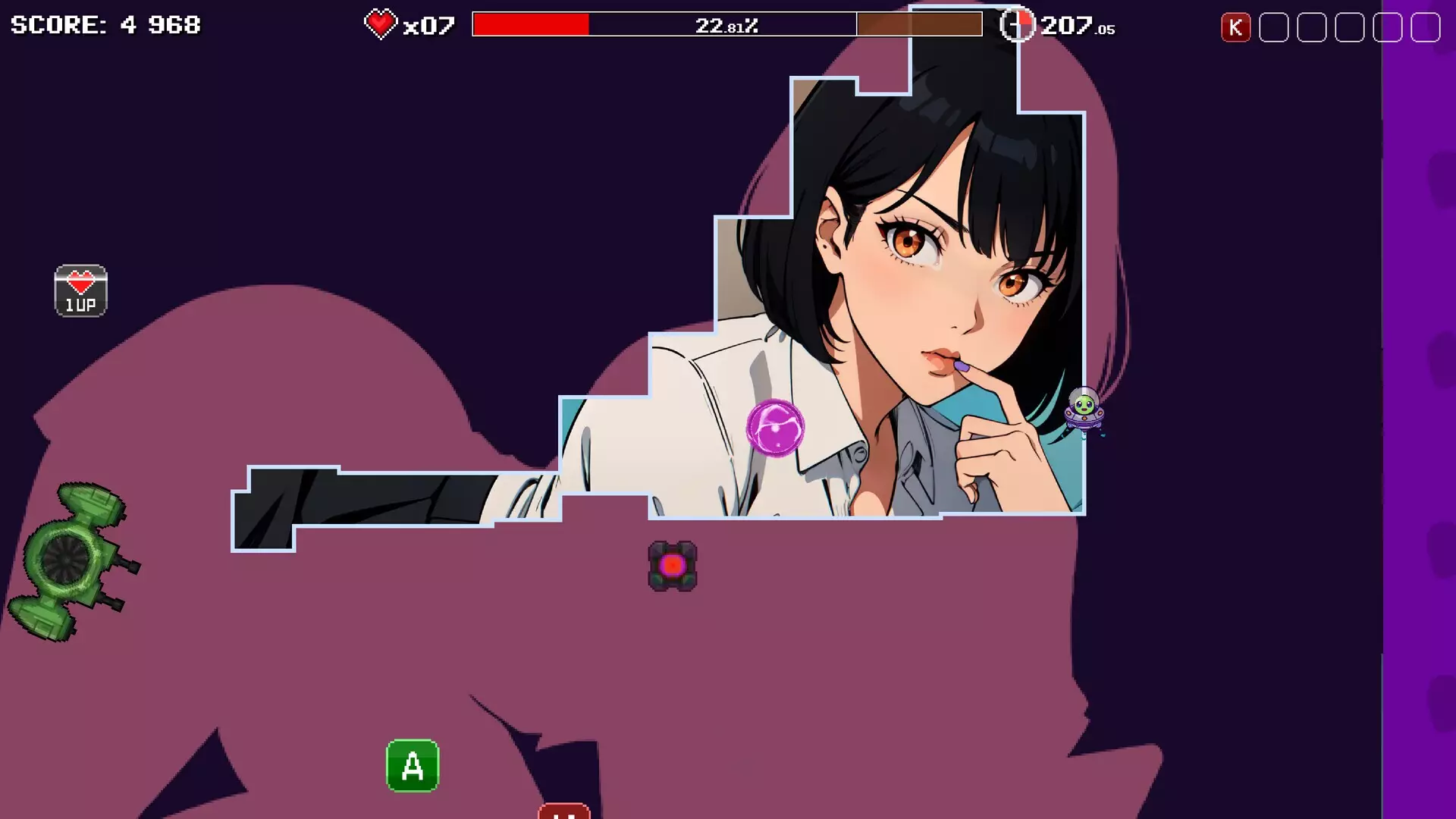
Task: Click the heart lives icon
Action: 380,24
